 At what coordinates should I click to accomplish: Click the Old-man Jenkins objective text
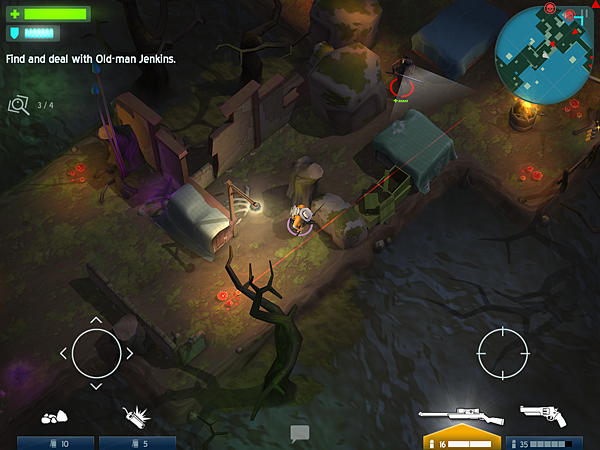pos(91,59)
